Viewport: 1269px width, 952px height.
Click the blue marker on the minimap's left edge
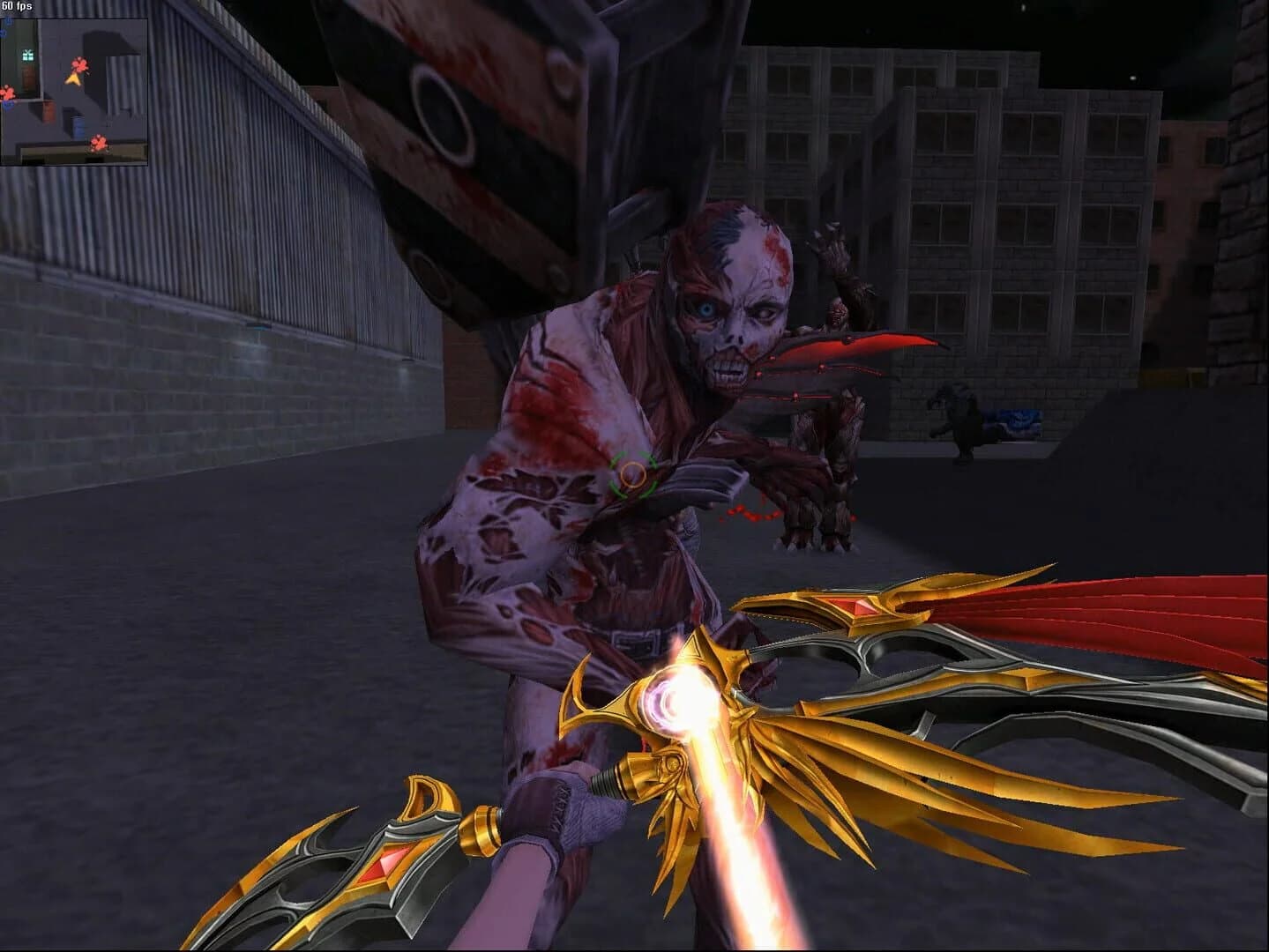click(8, 104)
